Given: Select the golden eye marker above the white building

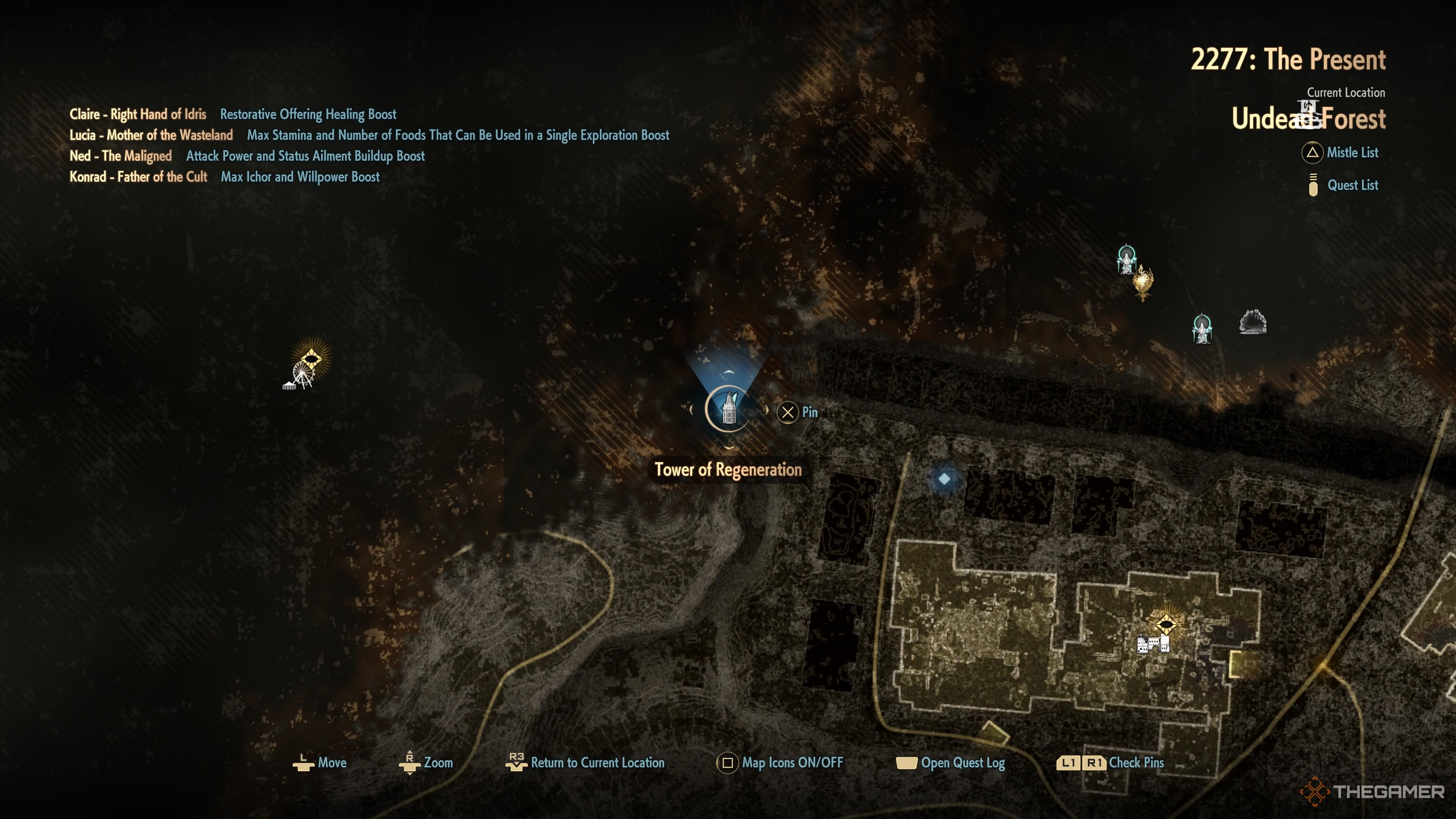Looking at the screenshot, I should point(1166,624).
